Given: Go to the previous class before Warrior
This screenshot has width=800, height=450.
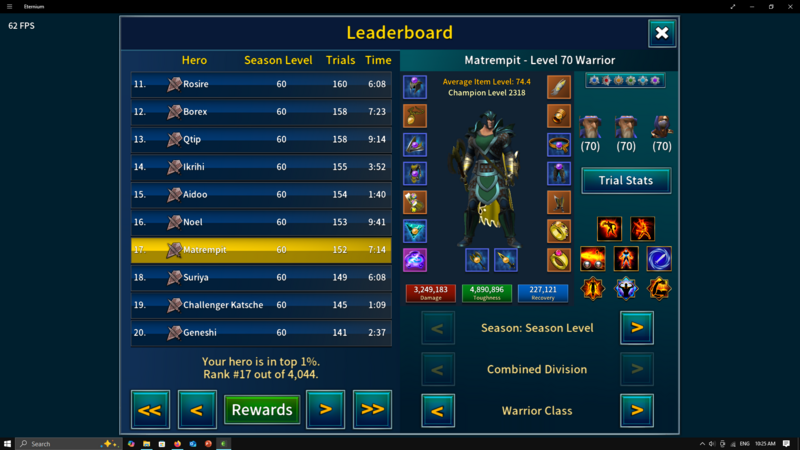Looking at the screenshot, I should pyautogui.click(x=438, y=410).
